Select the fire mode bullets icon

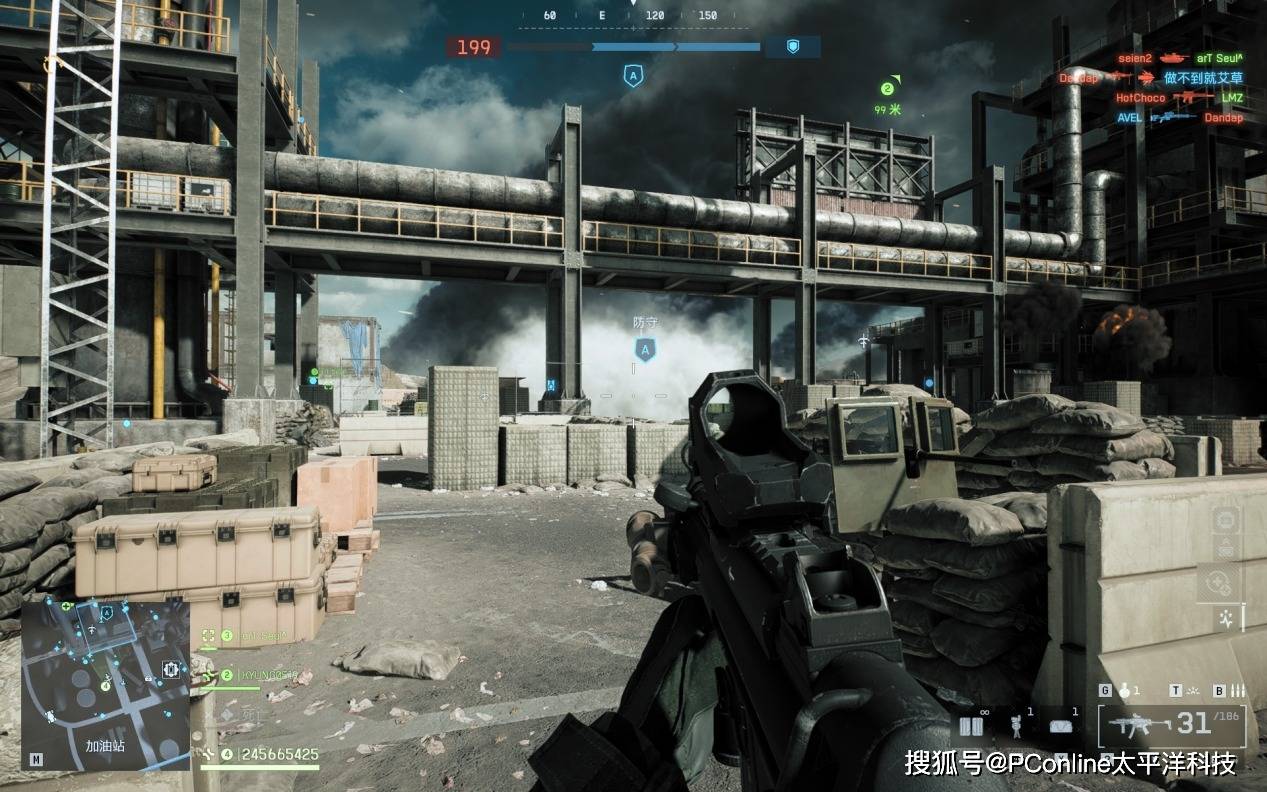point(1237,690)
